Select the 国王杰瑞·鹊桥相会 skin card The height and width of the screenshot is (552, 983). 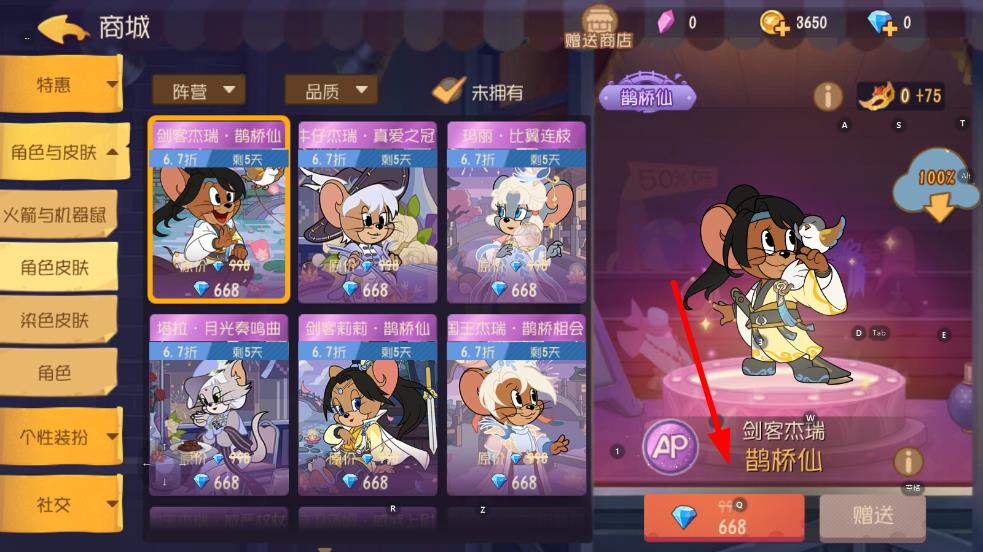[x=516, y=405]
